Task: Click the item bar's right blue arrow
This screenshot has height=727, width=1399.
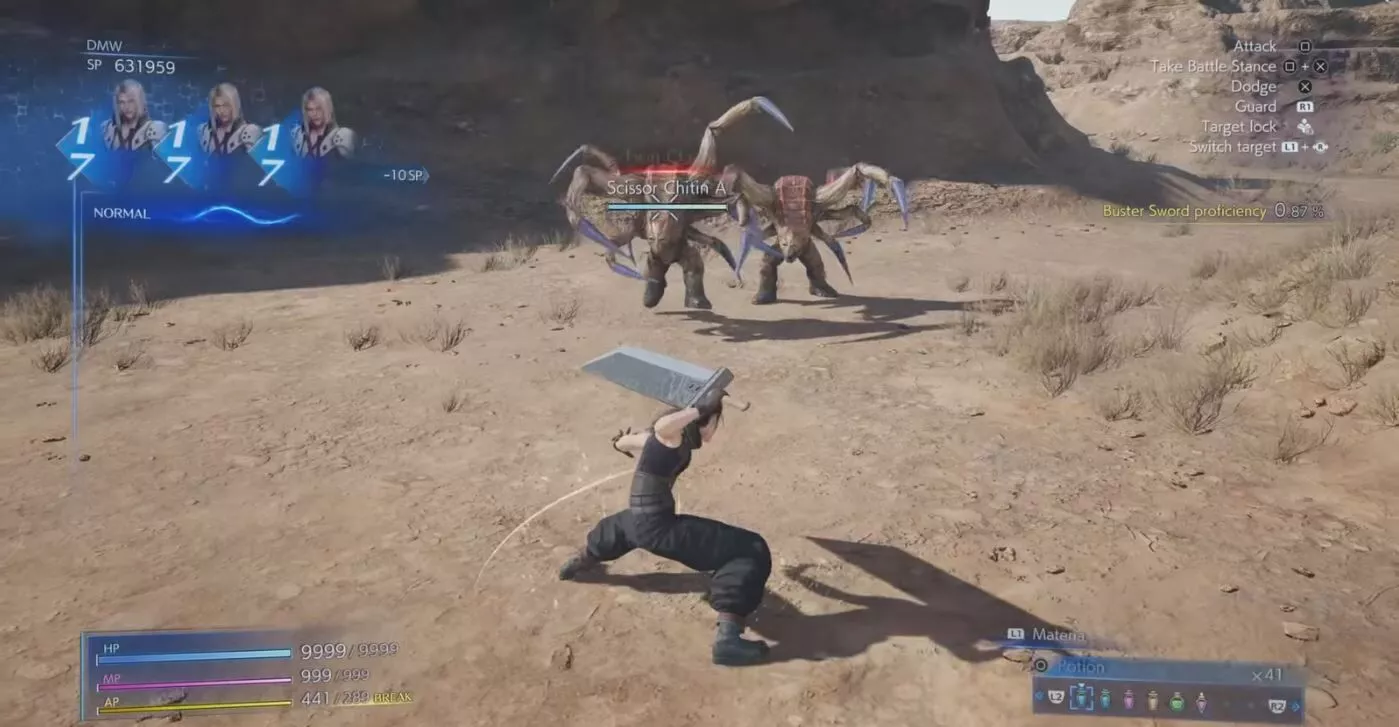Action: [x=1293, y=706]
